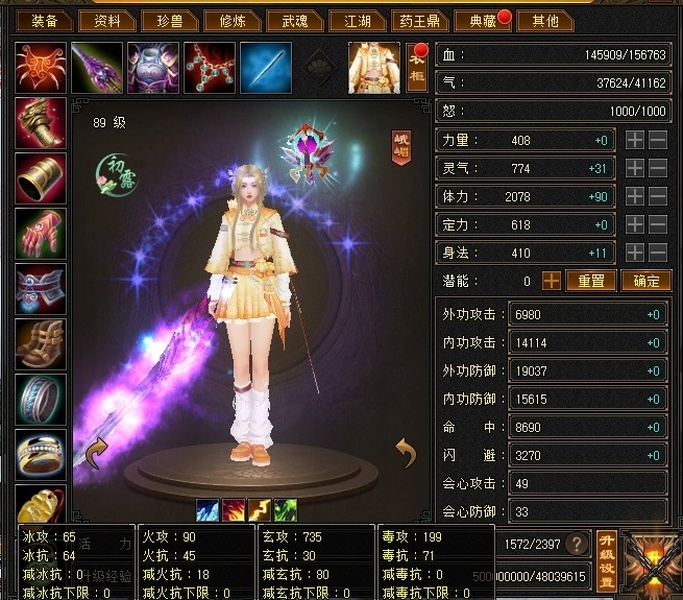Add a point to 力量 with plus
The height and width of the screenshot is (600, 683).
click(x=635, y=141)
